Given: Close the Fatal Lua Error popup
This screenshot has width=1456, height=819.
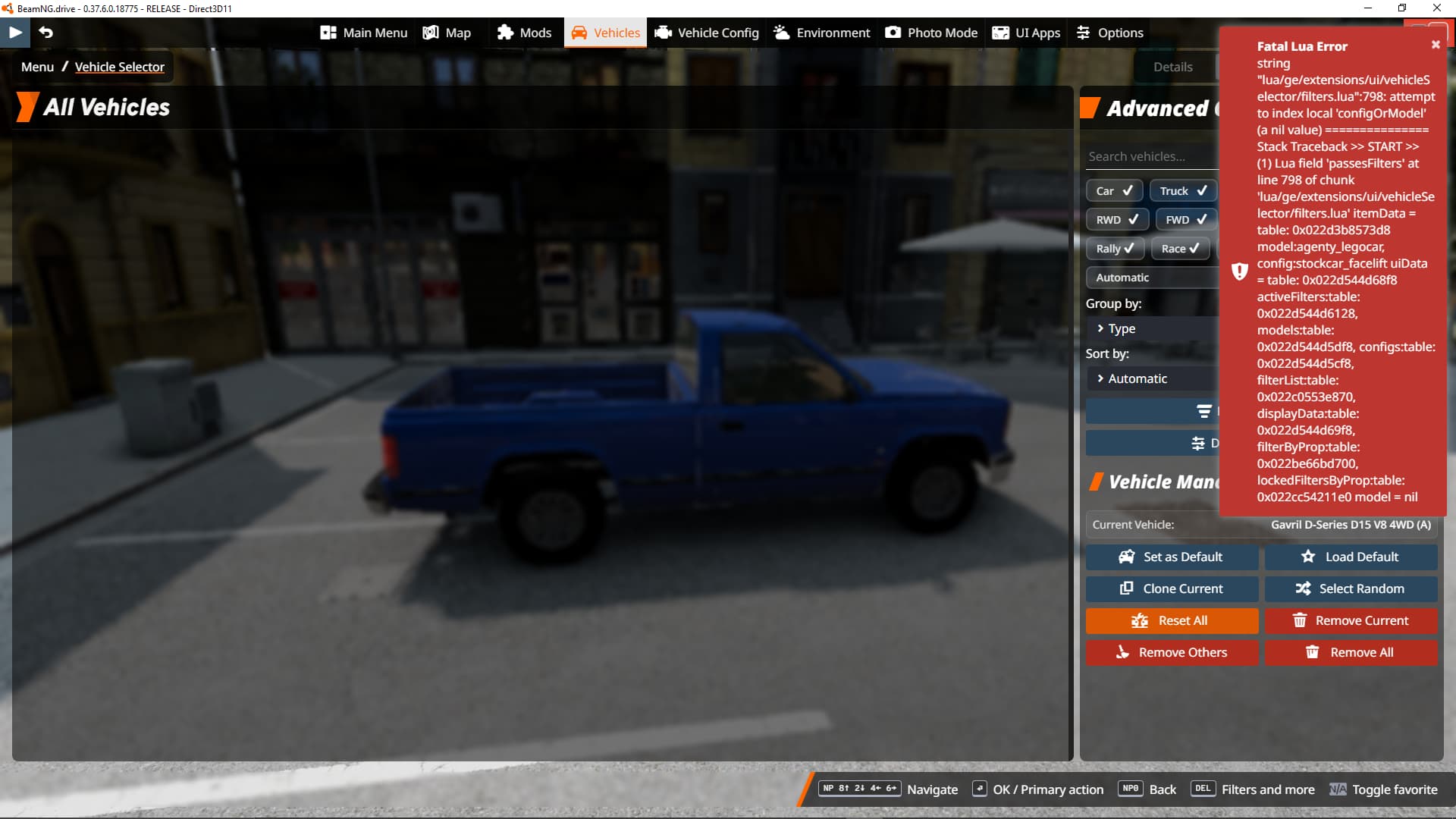Looking at the screenshot, I should 1436,45.
